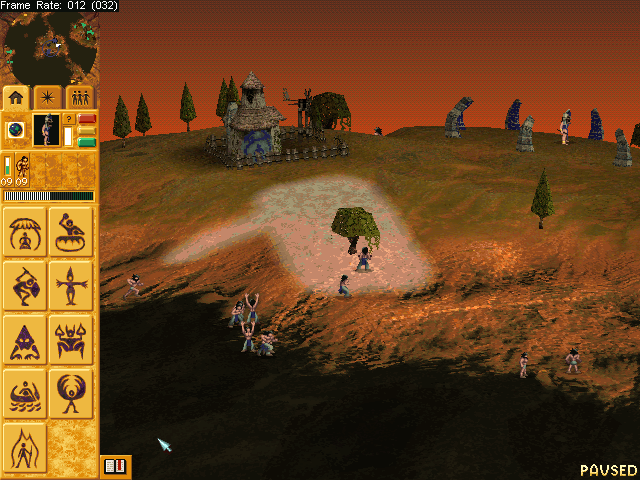Switch to the followers tab with three figures
This screenshot has height=480, width=640.
pyautogui.click(x=79, y=97)
